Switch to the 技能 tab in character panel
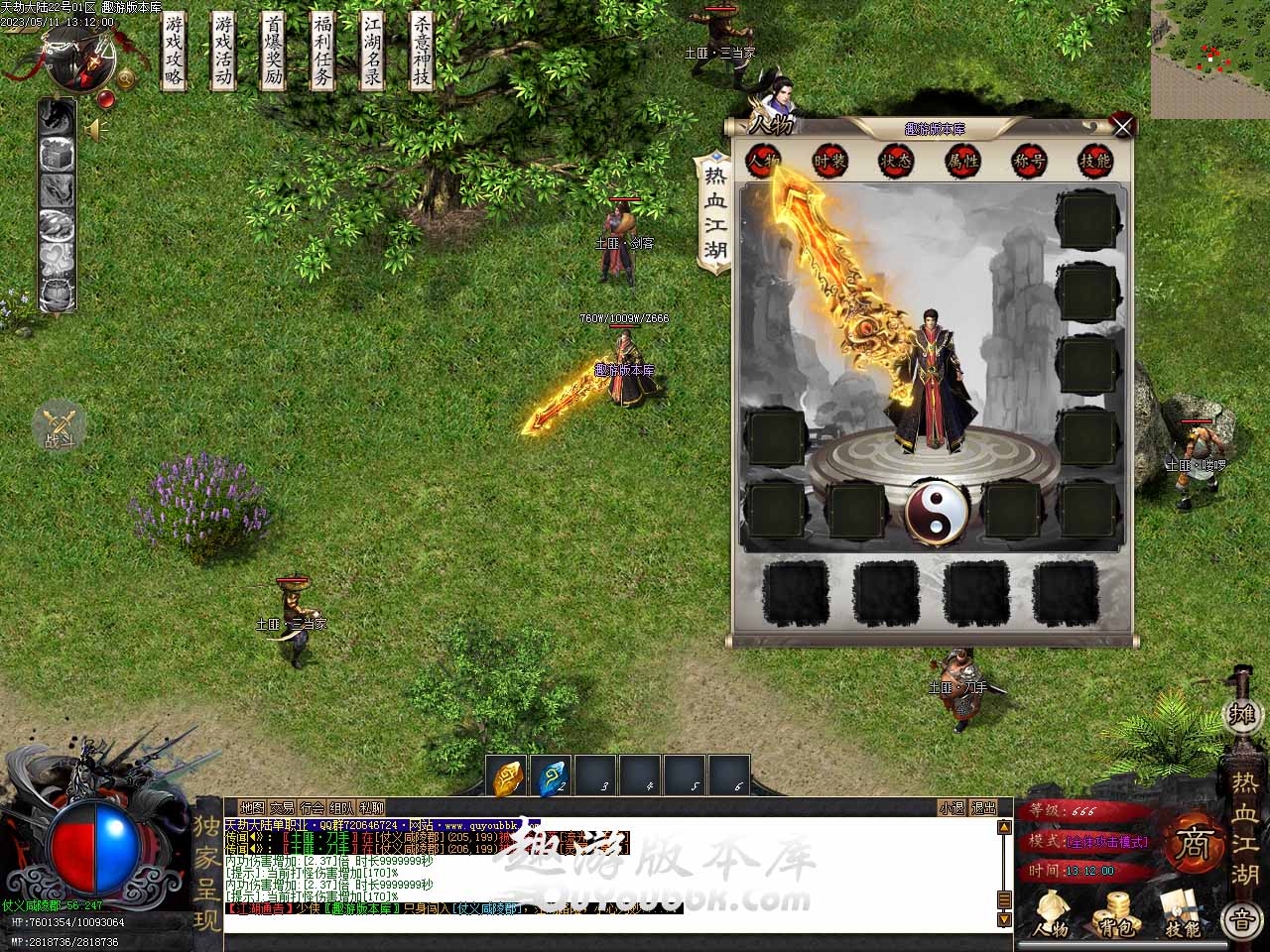This screenshot has height=952, width=1270. click(1094, 161)
